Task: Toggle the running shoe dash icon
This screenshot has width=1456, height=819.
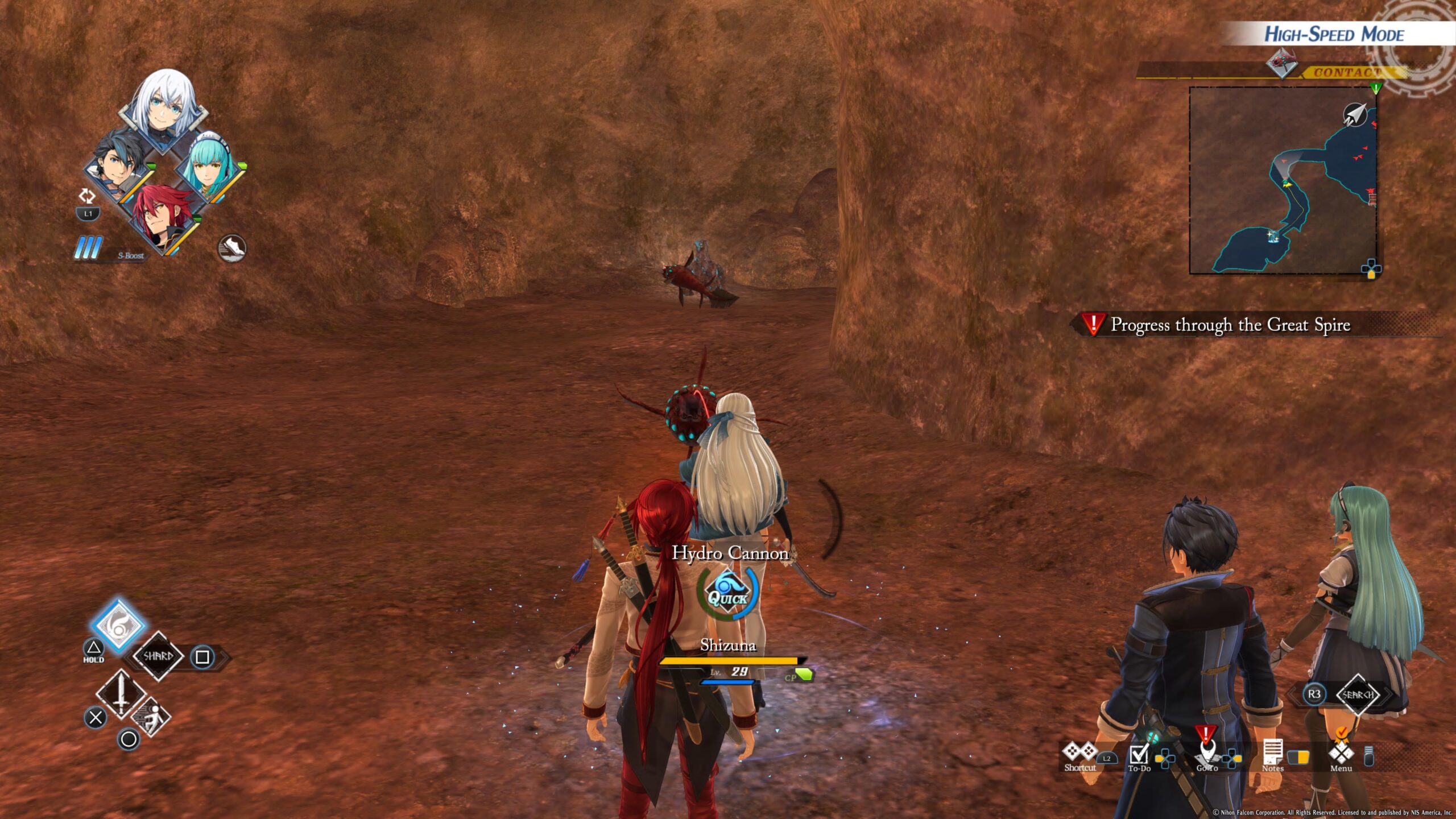Action: tap(232, 248)
